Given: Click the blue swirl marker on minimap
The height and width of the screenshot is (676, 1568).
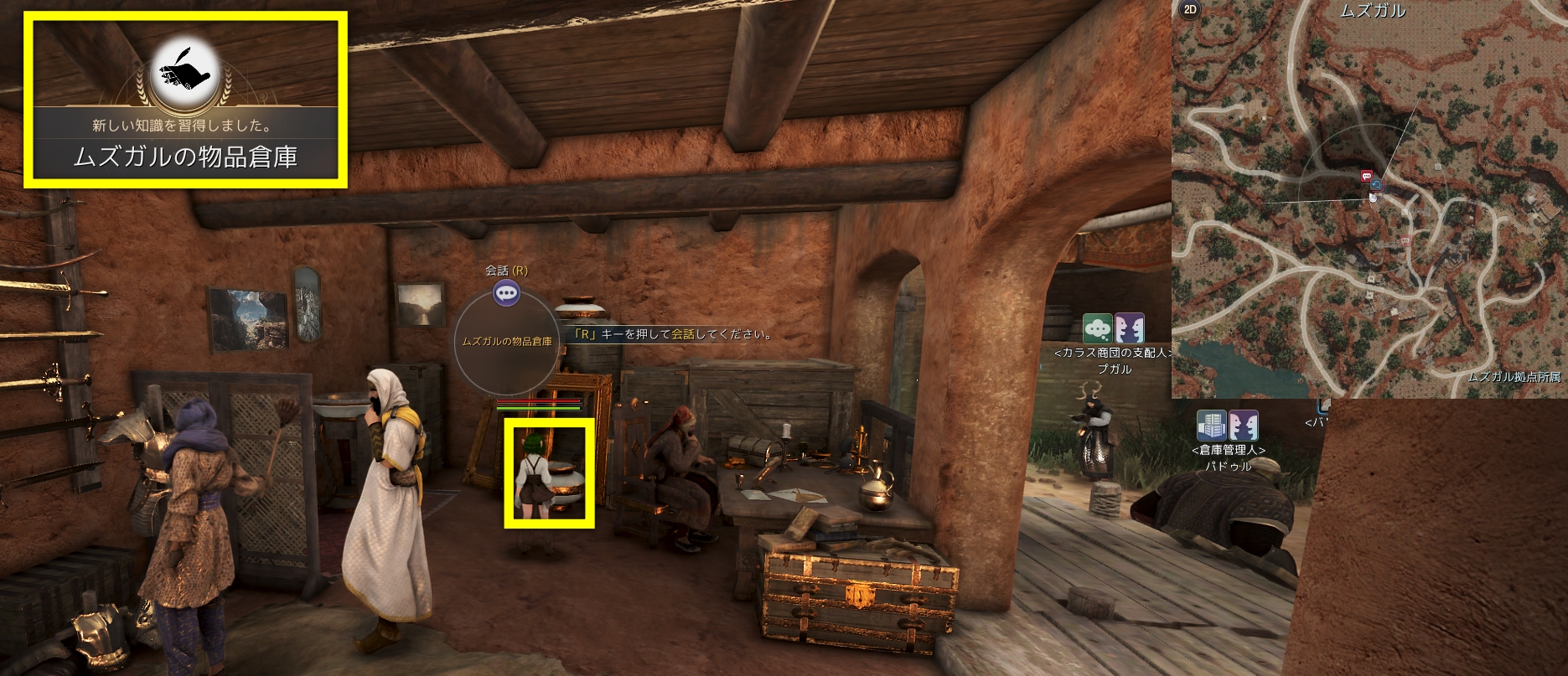Looking at the screenshot, I should coord(1375,185).
